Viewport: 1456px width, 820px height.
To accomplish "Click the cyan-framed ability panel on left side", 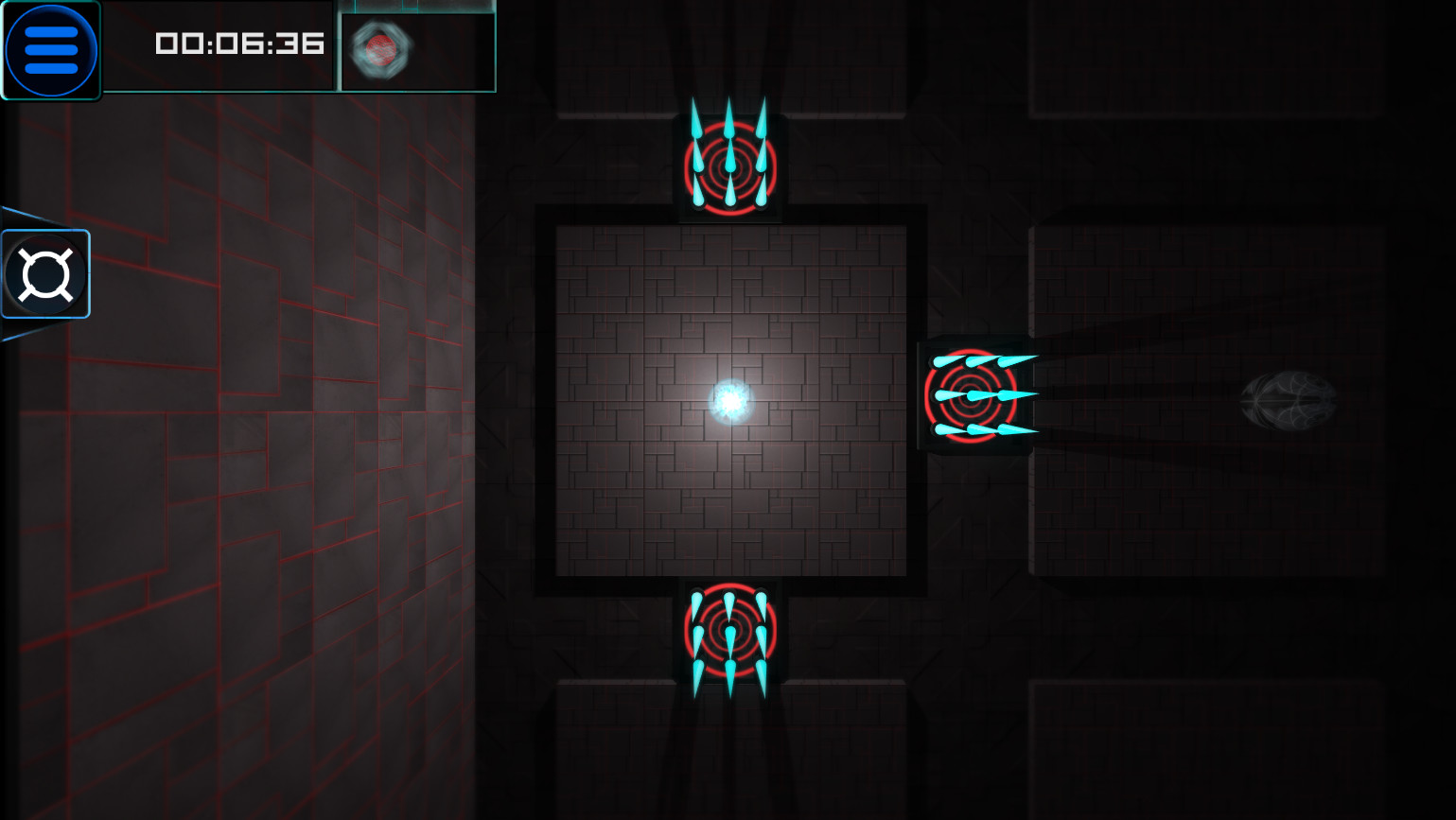I will 45,274.
